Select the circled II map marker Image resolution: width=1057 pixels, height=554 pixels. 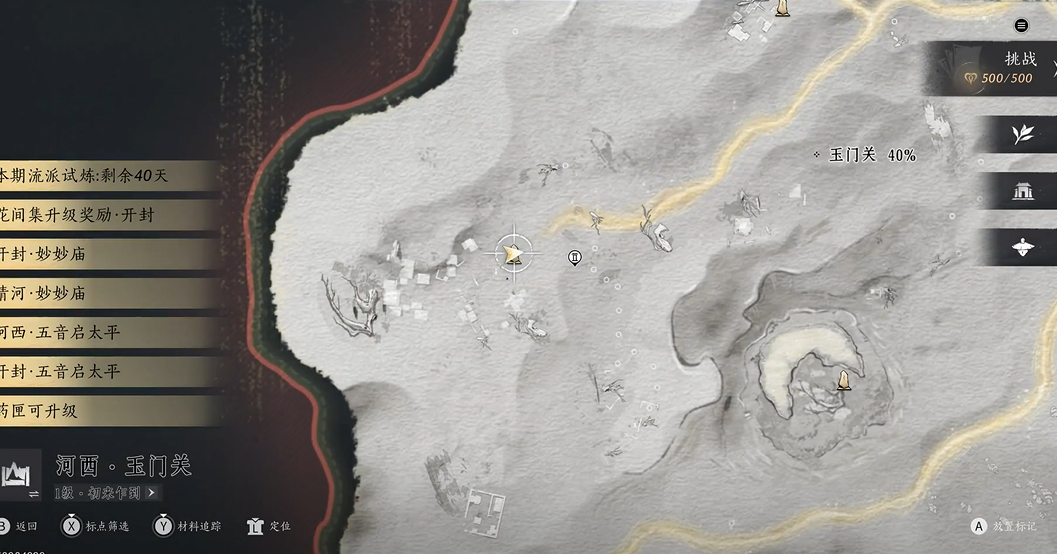pyautogui.click(x=574, y=258)
